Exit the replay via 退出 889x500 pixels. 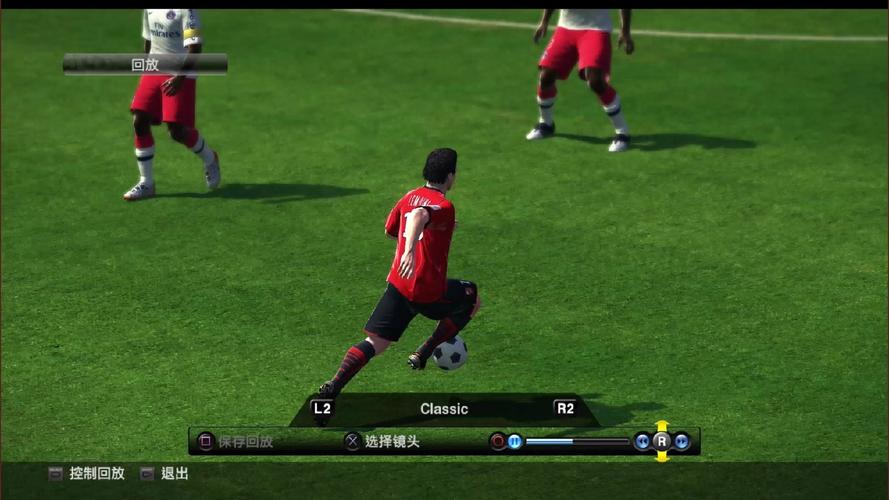(174, 473)
